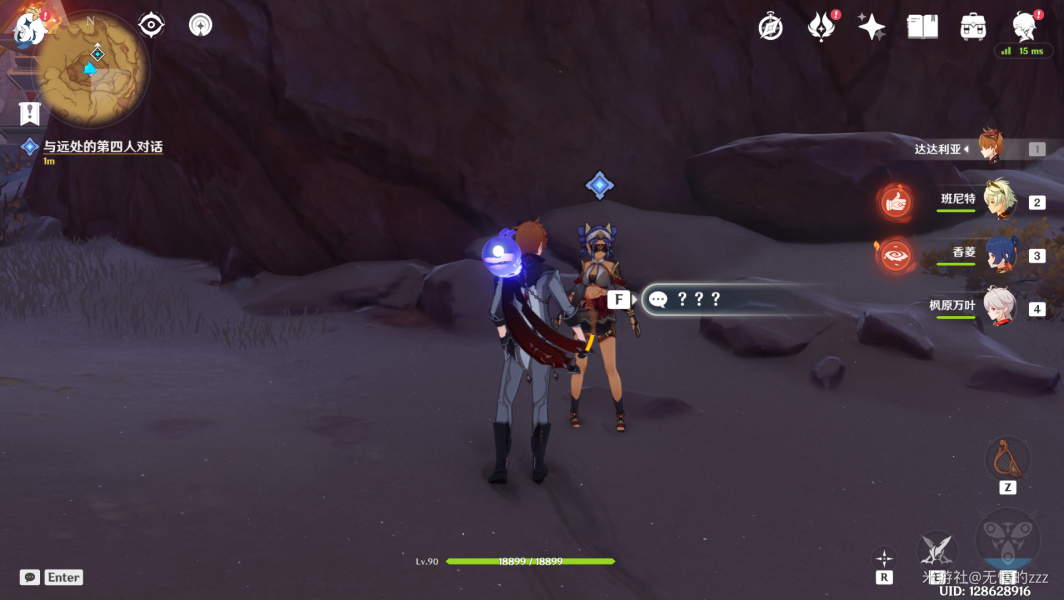Open the inventory backpack
The image size is (1064, 600).
pos(972,27)
